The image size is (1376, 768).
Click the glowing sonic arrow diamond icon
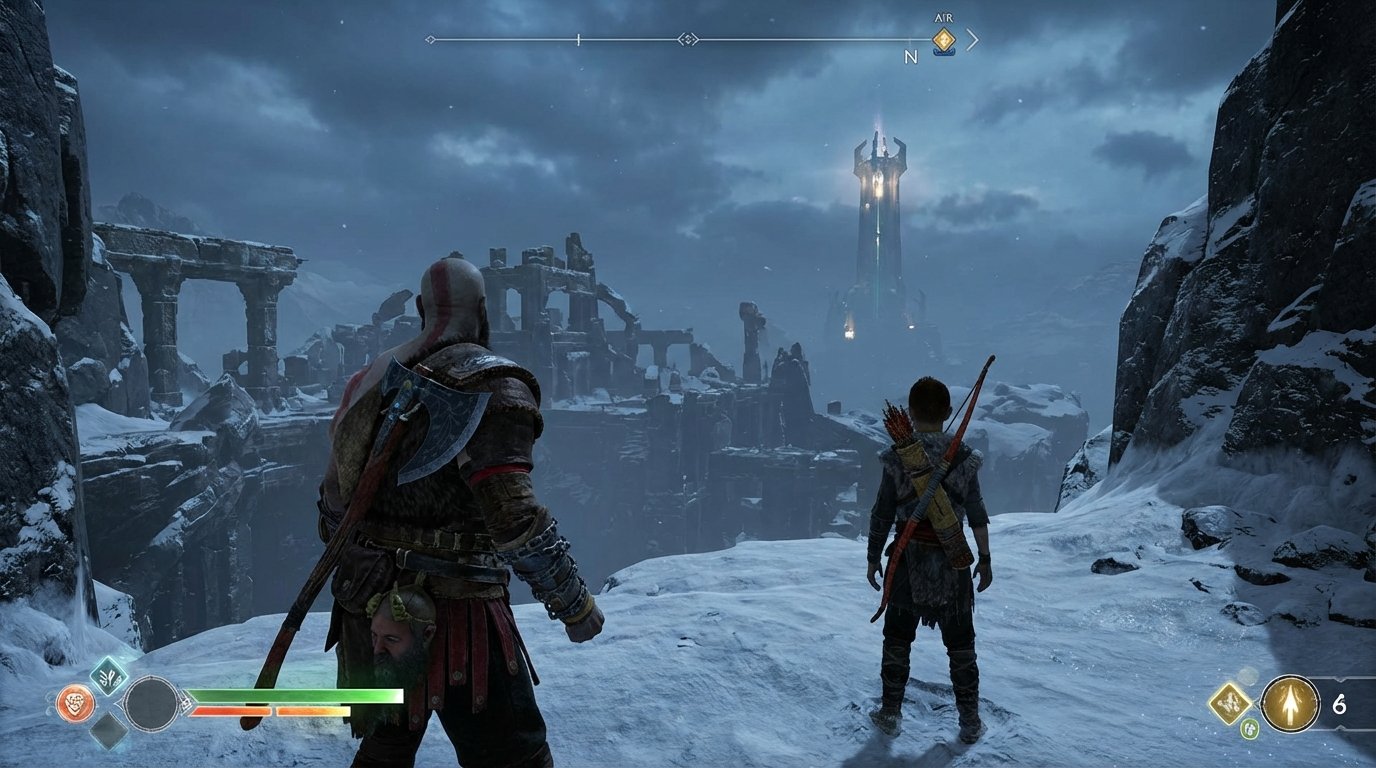pos(1230,704)
